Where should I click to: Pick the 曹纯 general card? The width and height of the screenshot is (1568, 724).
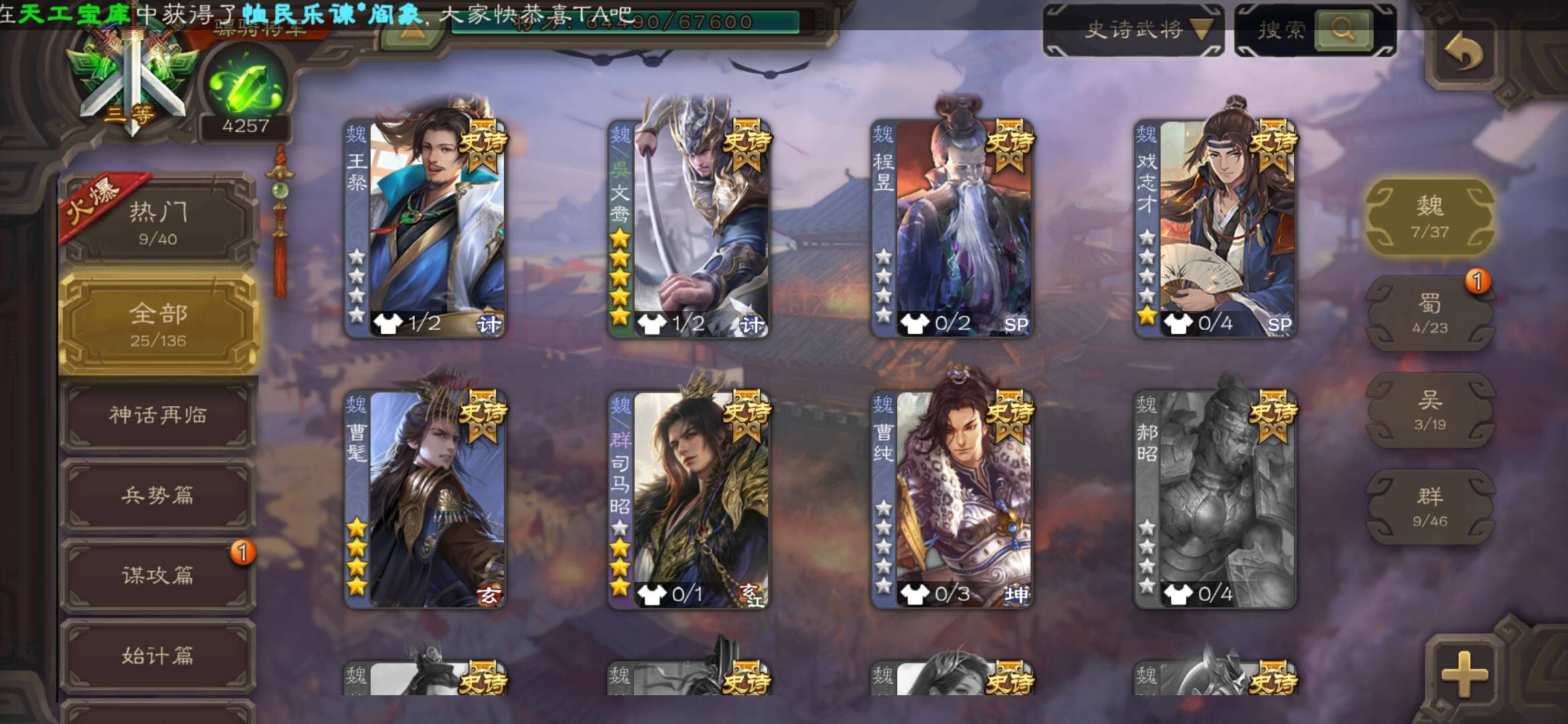[x=951, y=499]
